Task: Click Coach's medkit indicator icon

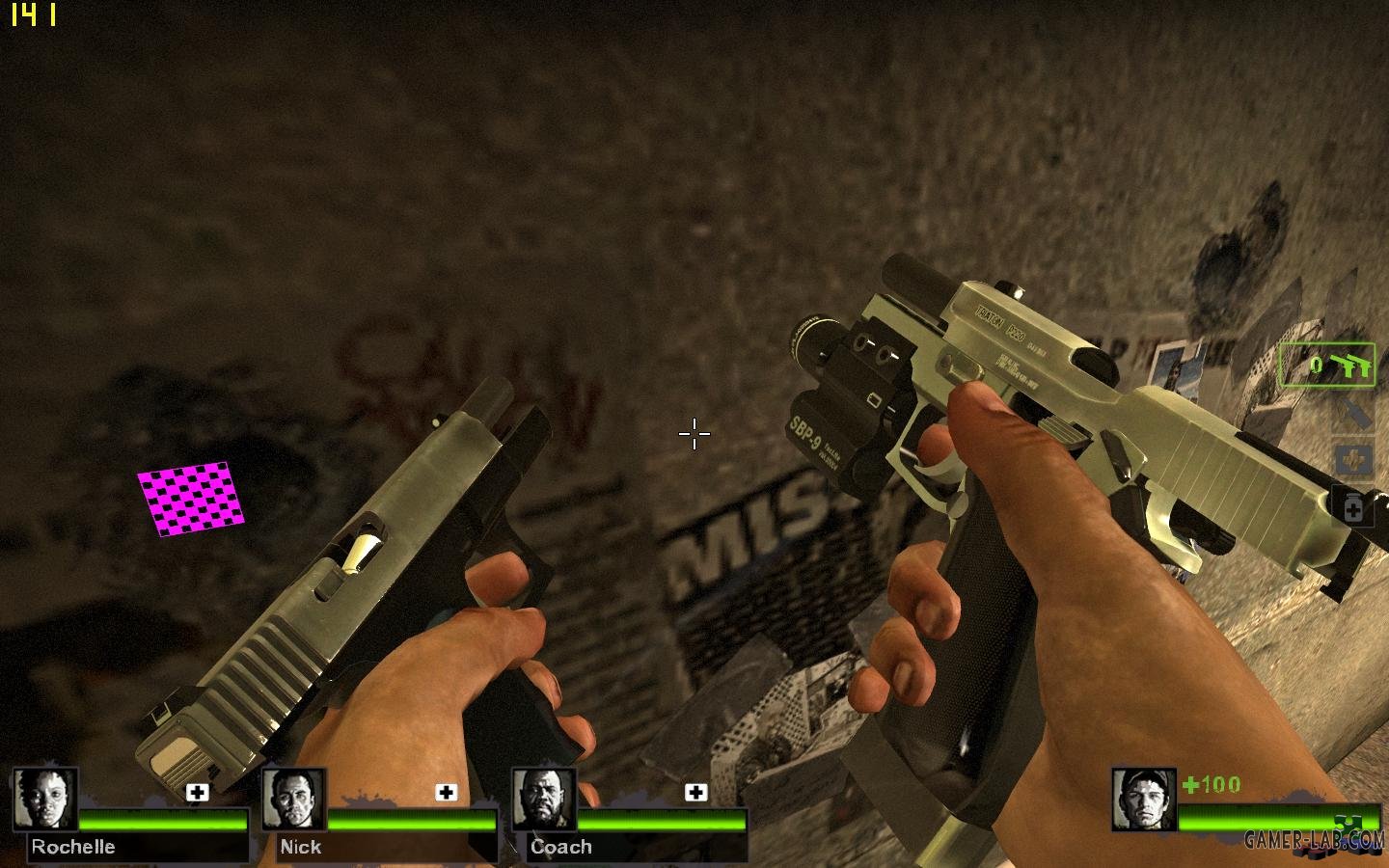Action: [695, 793]
